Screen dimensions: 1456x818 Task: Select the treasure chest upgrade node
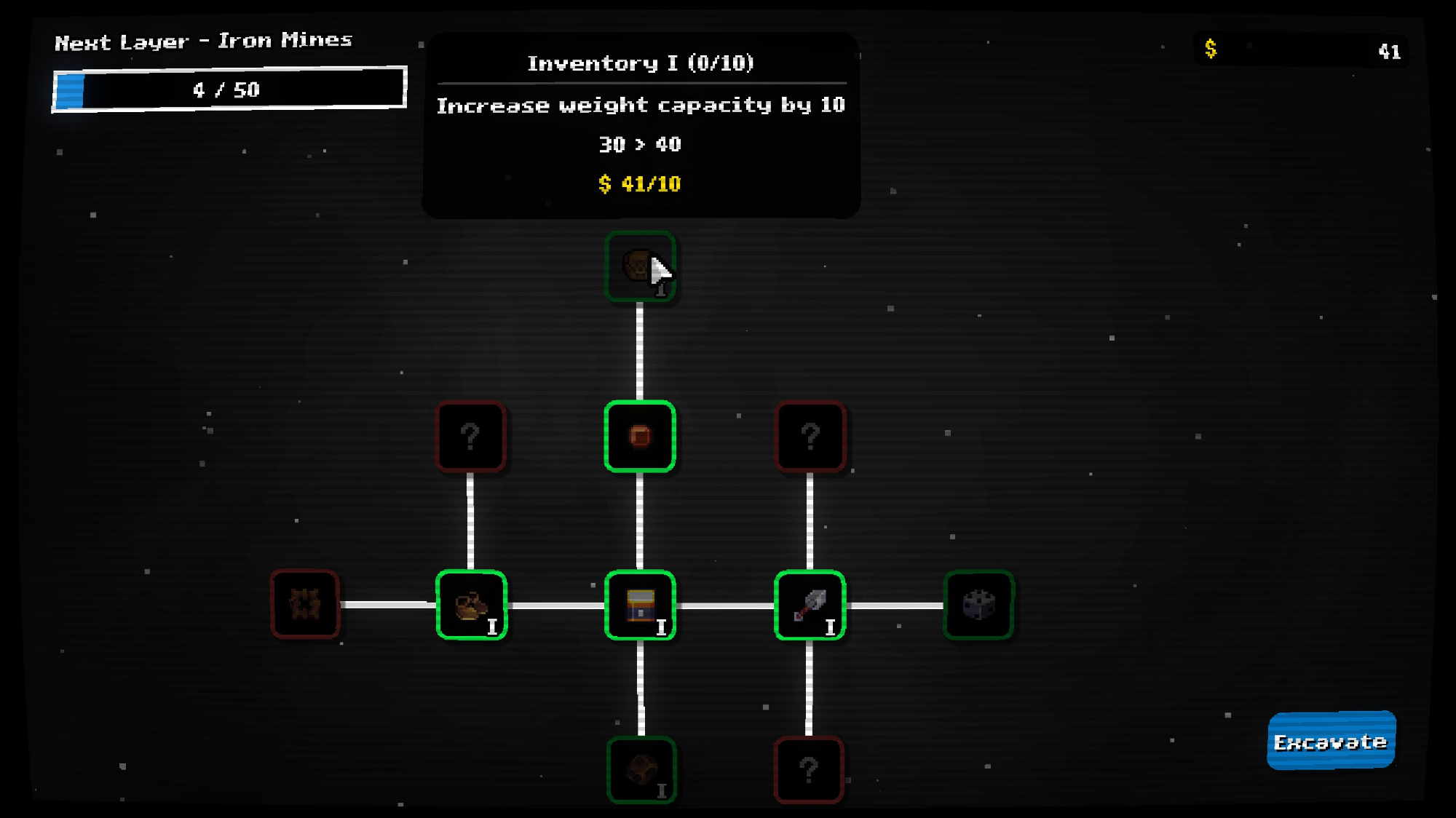[x=640, y=605]
